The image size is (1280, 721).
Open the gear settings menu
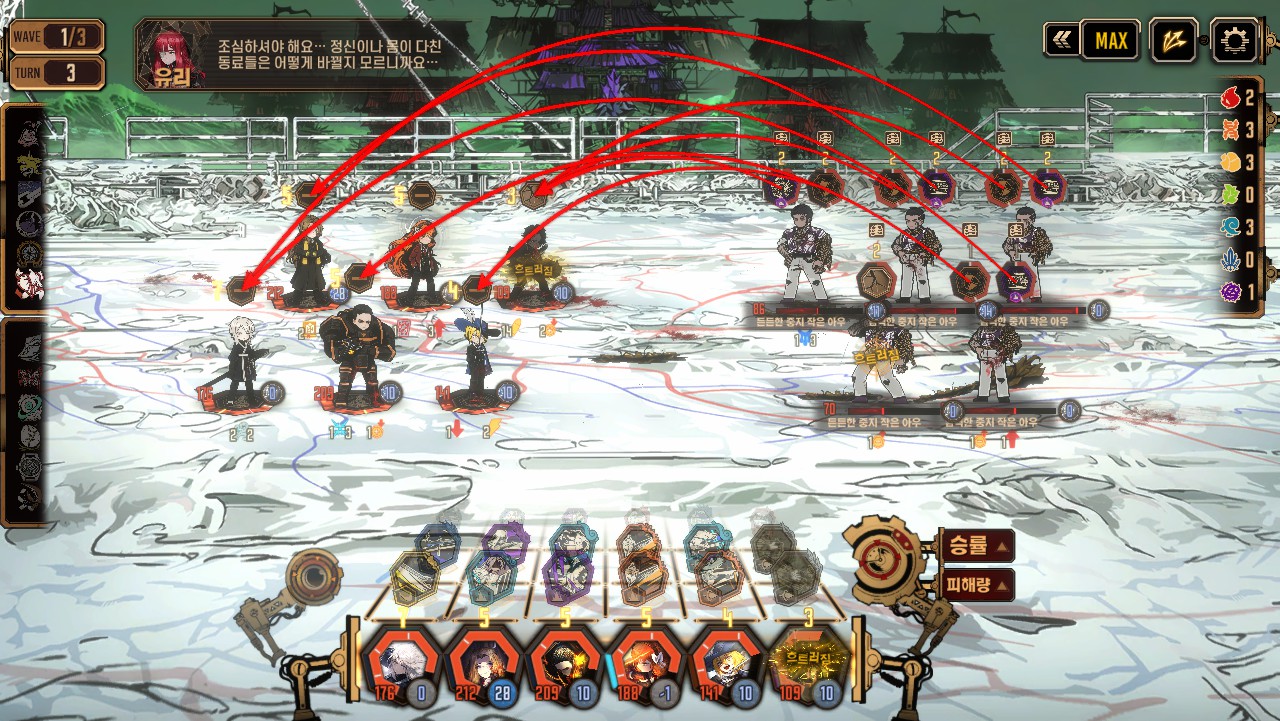1234,41
